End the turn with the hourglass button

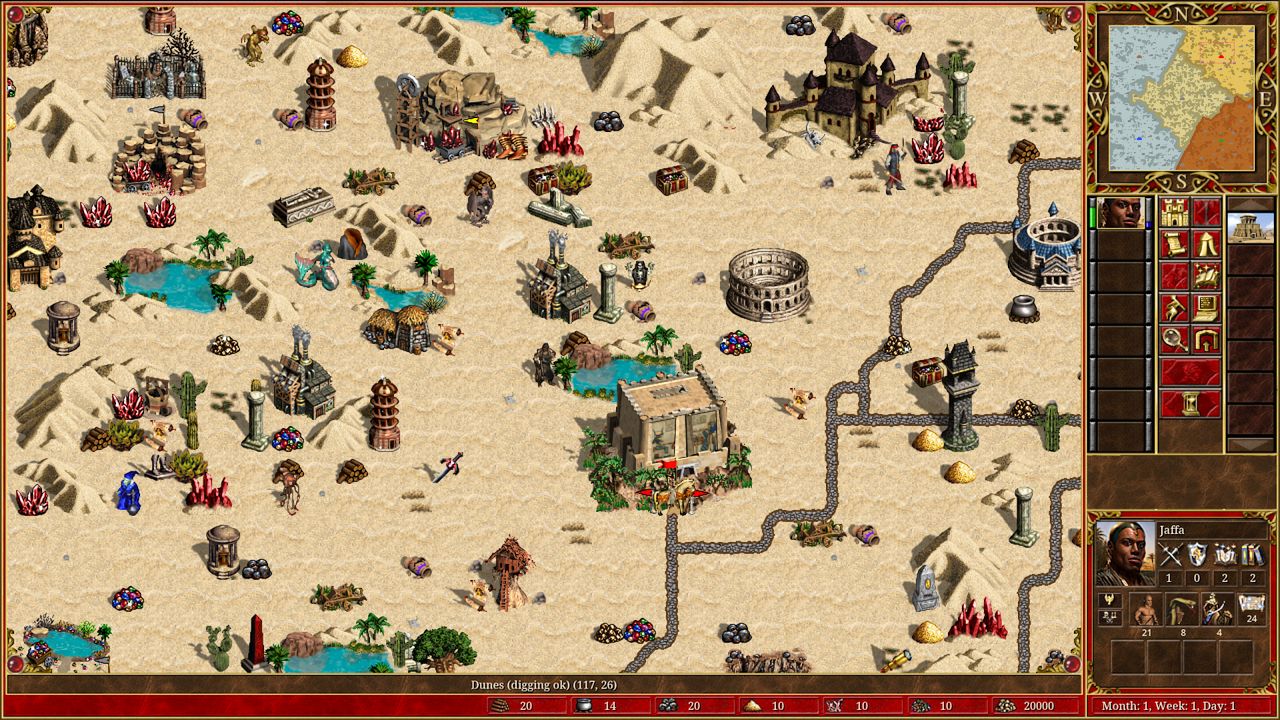(1190, 404)
